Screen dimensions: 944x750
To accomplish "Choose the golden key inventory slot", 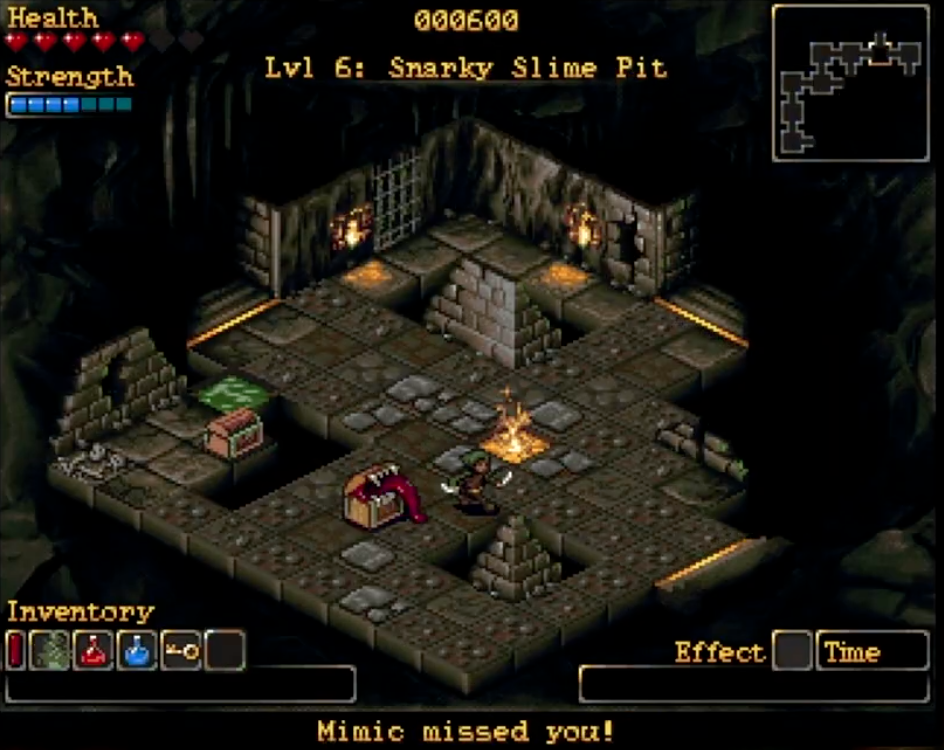I will 181,651.
